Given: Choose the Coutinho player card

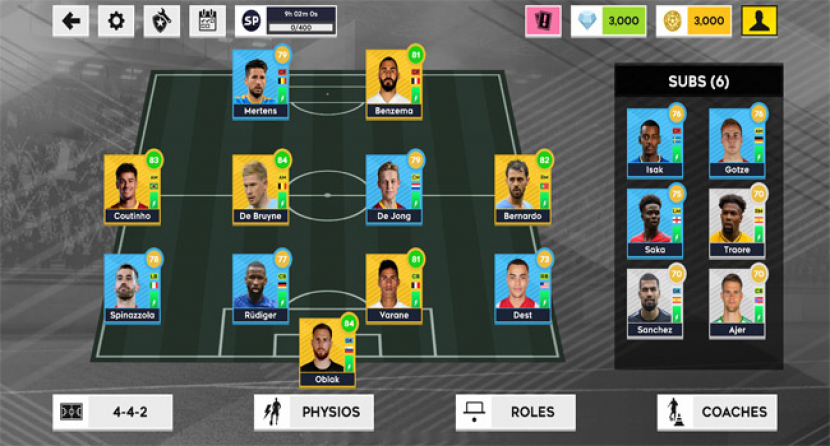Looking at the screenshot, I should click(132, 188).
